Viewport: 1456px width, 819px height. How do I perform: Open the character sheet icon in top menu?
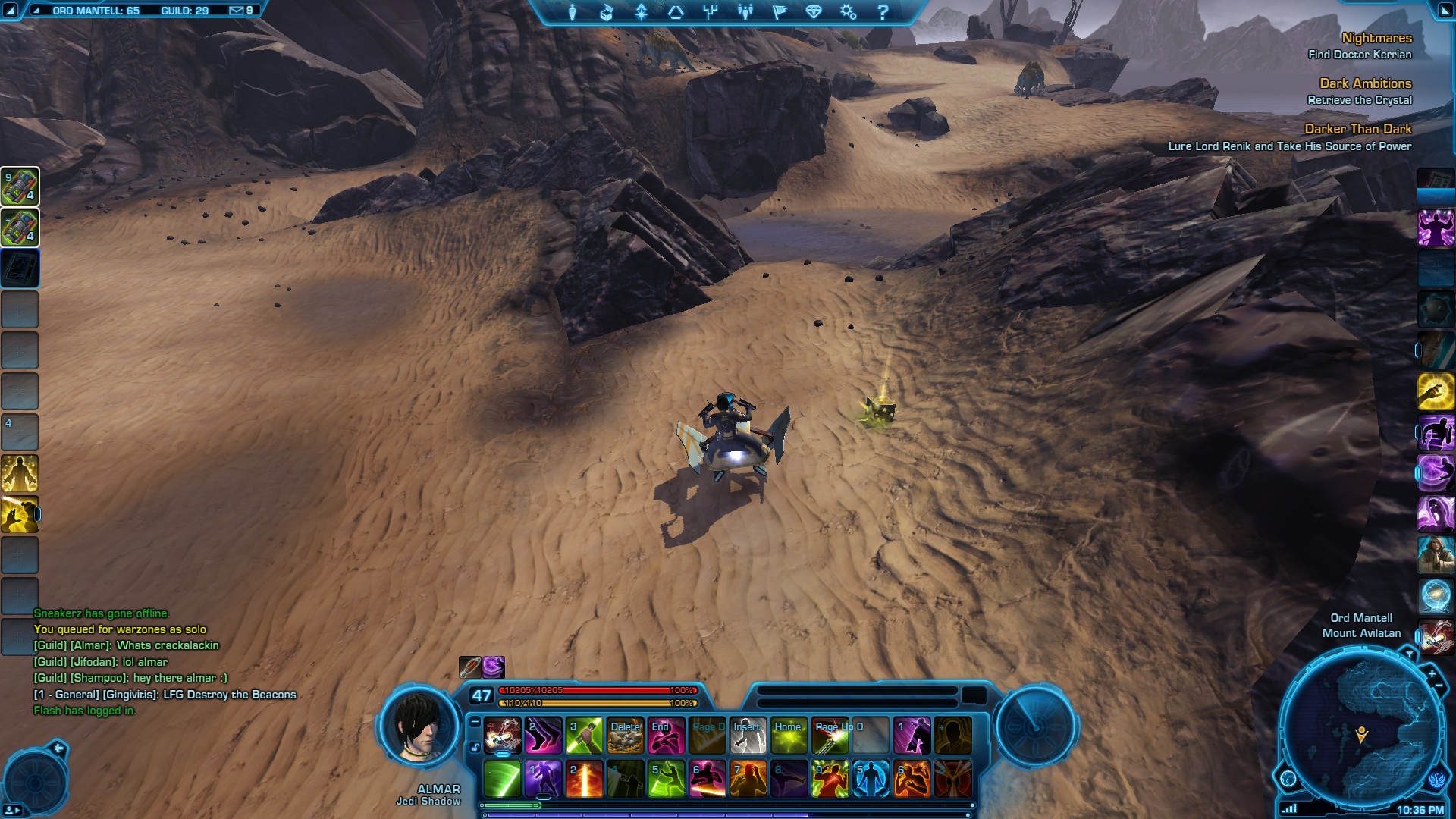click(573, 12)
